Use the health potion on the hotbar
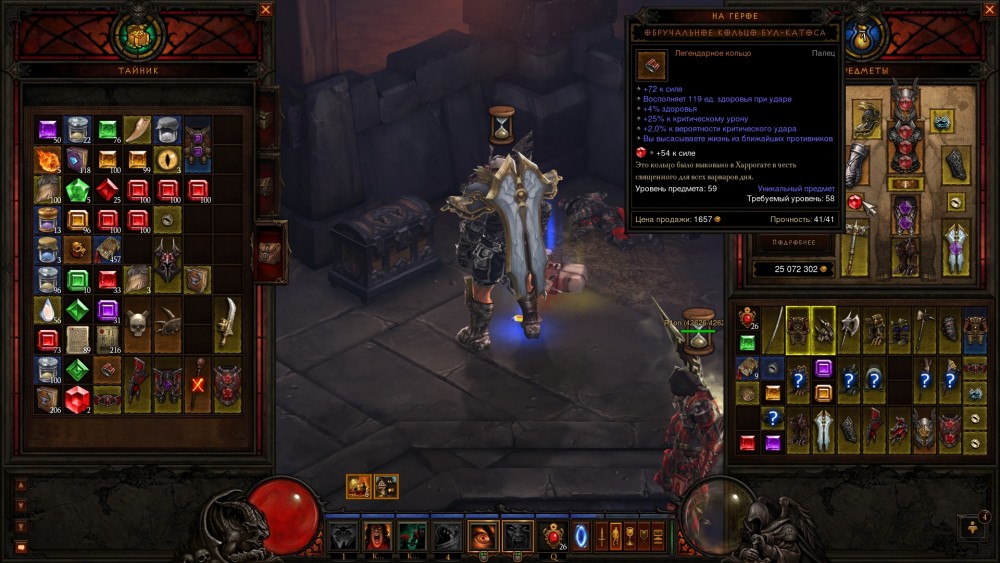 click(x=552, y=537)
